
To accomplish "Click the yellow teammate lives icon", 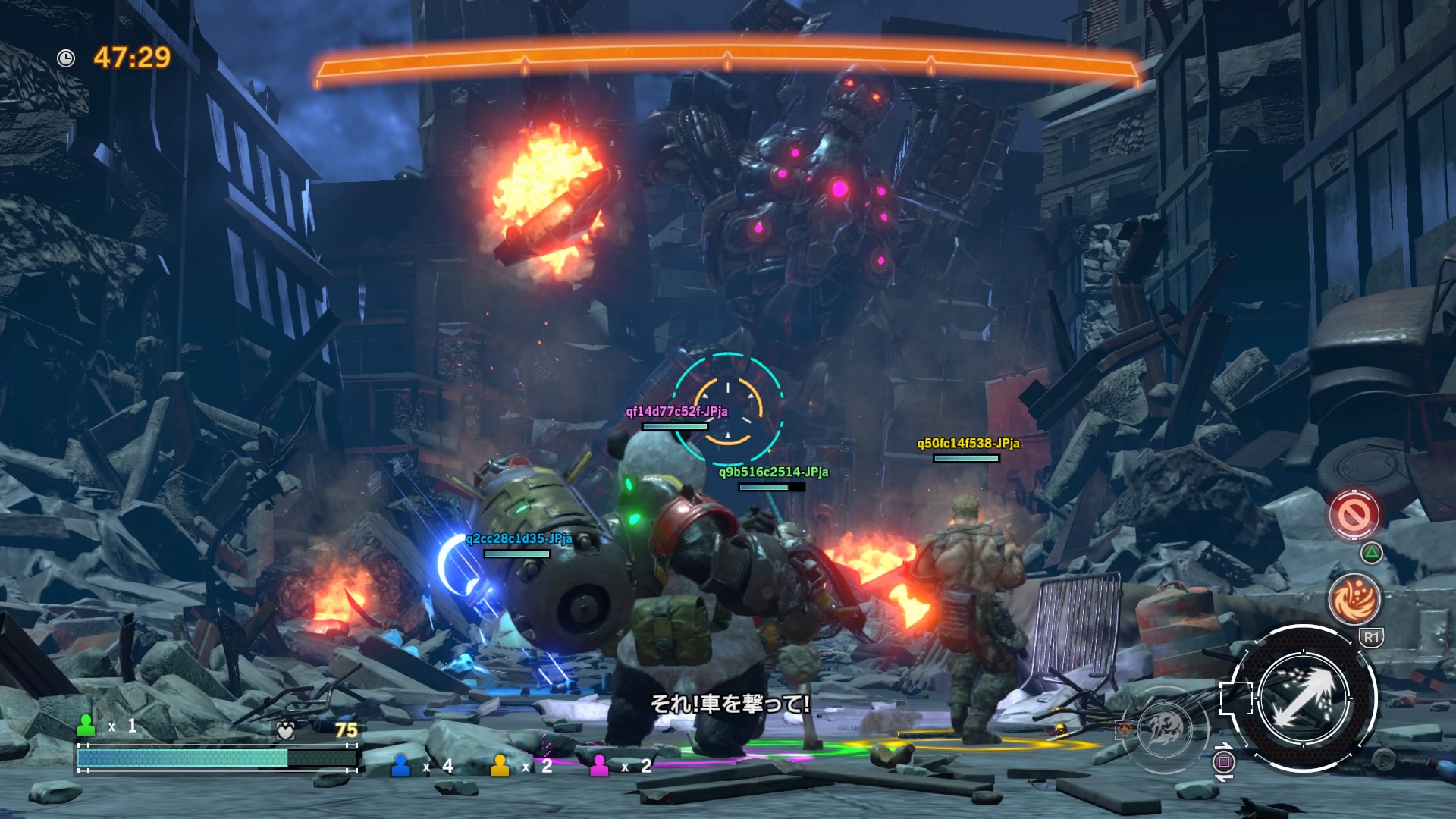I will [x=500, y=766].
